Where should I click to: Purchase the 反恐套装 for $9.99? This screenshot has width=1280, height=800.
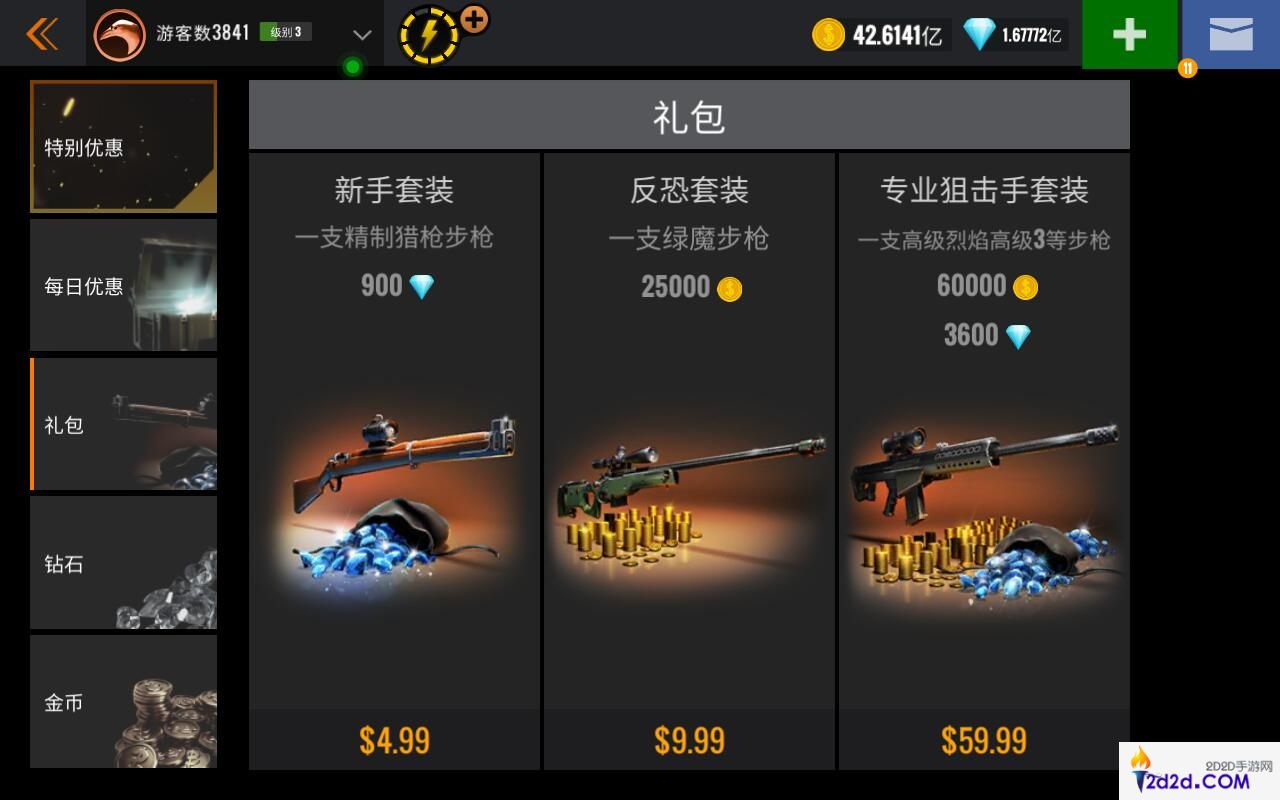point(689,741)
